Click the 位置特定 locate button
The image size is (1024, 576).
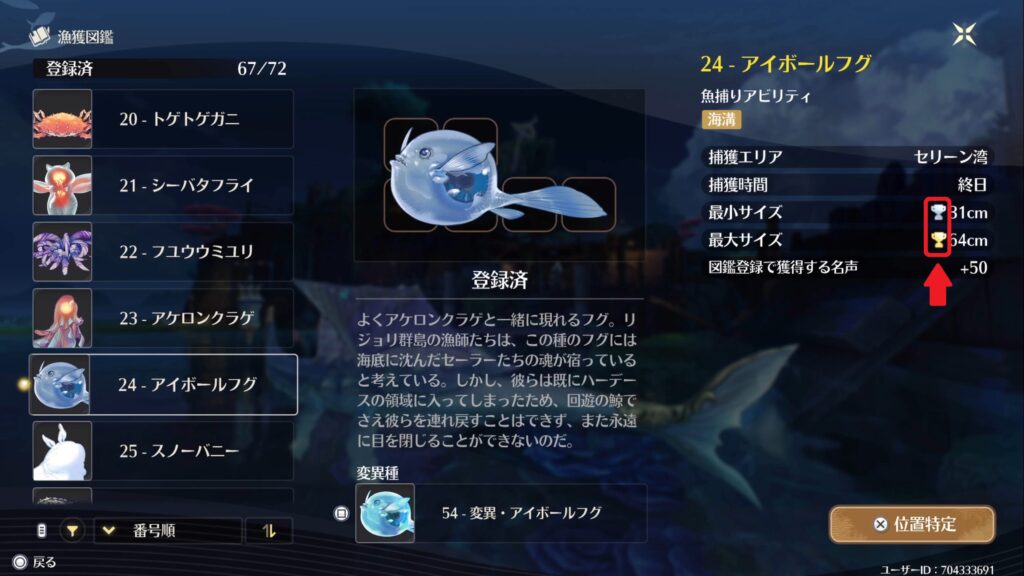pos(911,524)
